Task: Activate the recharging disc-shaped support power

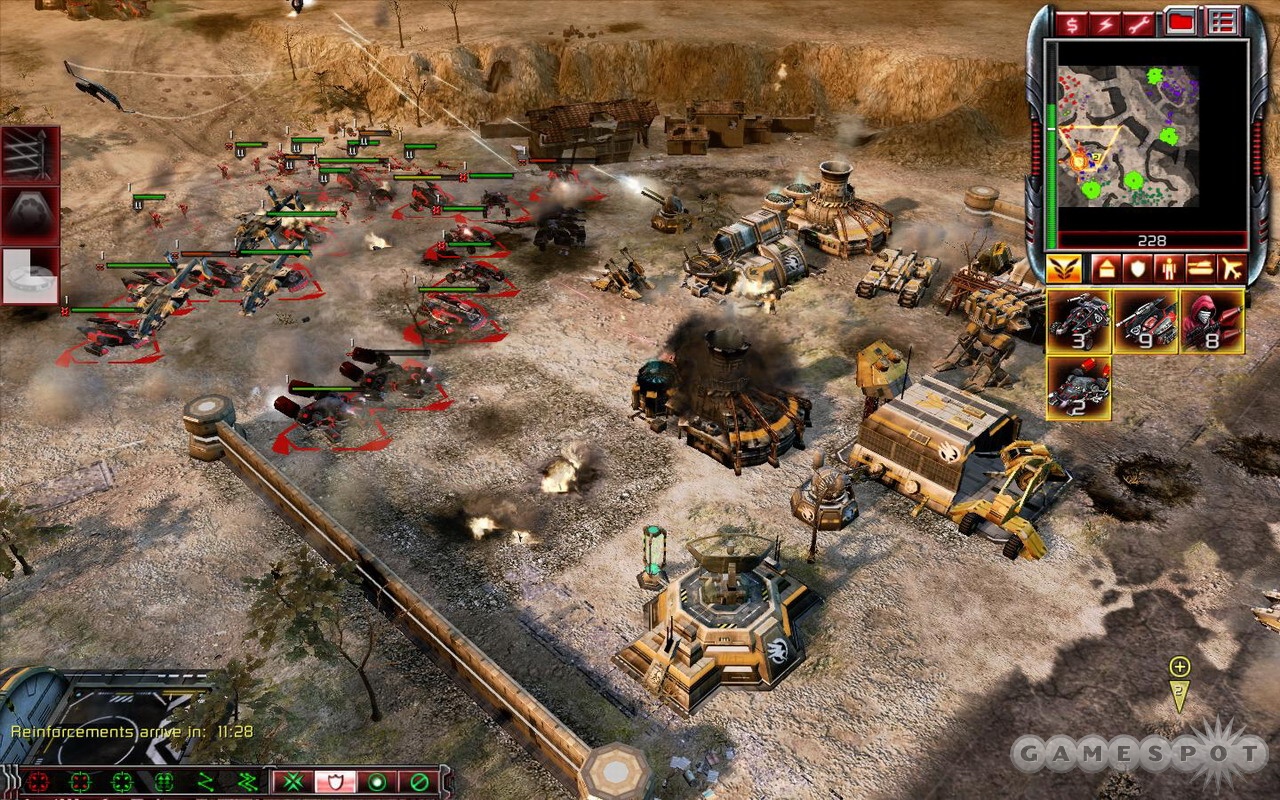Action: point(30,276)
